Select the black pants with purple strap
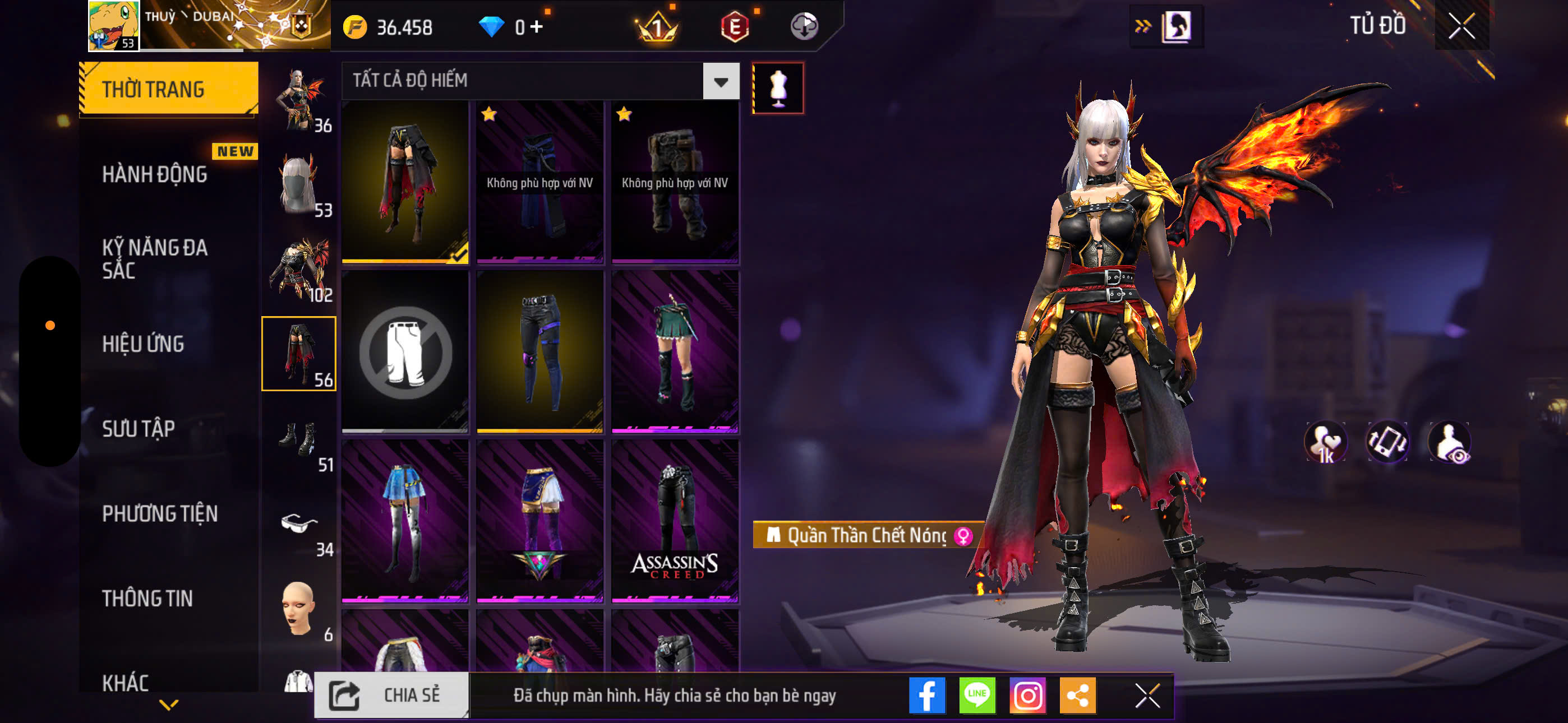Image resolution: width=1568 pixels, height=723 pixels. 540,351
